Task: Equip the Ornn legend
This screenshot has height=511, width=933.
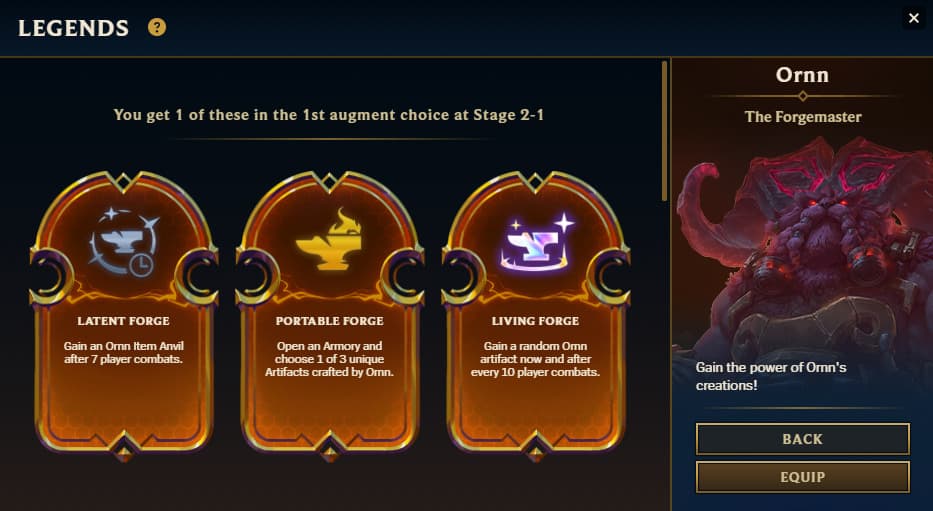Action: [x=802, y=477]
